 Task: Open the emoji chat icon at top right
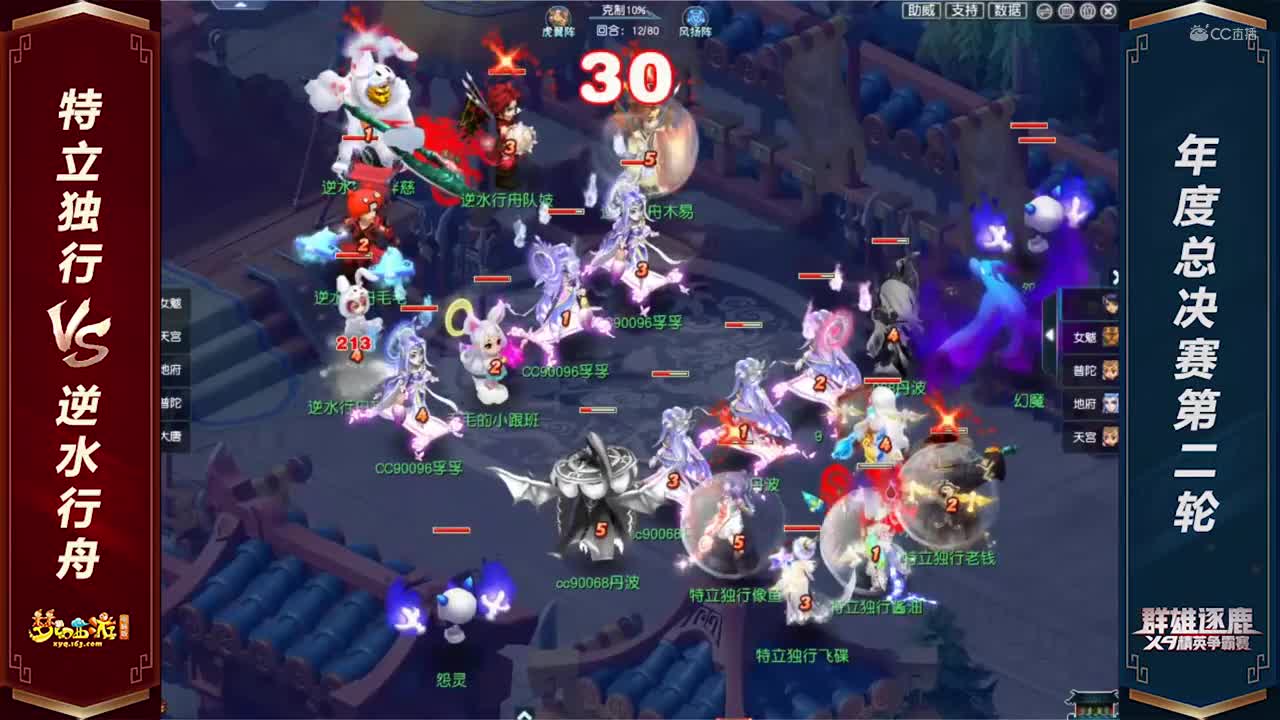pyautogui.click(x=1043, y=11)
